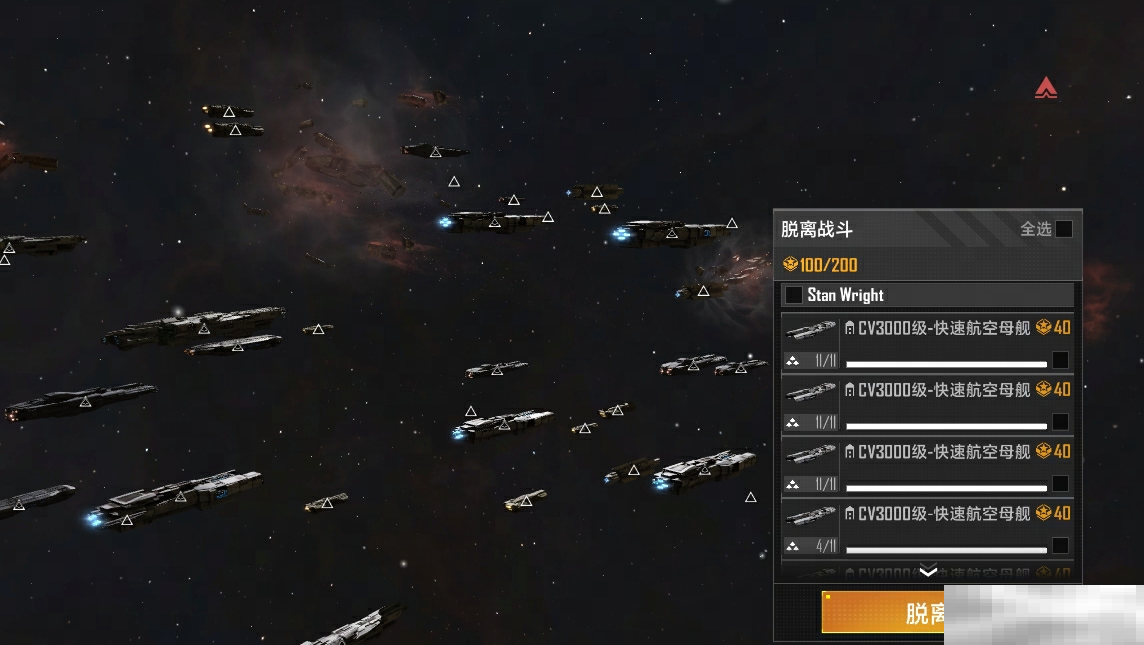Tick the 全选 select-all checkbox
Image resolution: width=1144 pixels, height=645 pixels.
coord(1064,229)
